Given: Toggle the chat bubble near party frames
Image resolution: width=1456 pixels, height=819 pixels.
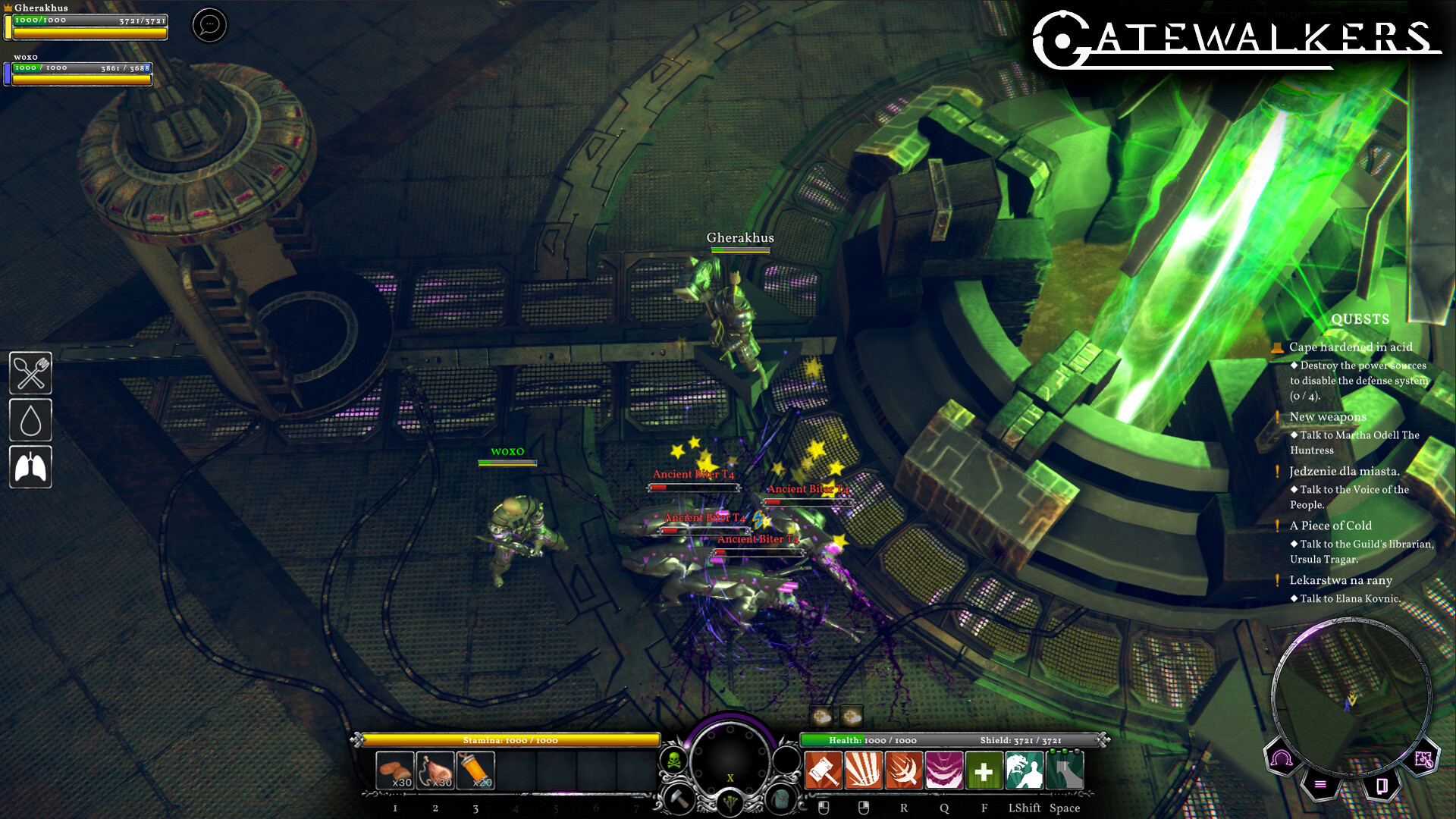Looking at the screenshot, I should click(x=209, y=25).
